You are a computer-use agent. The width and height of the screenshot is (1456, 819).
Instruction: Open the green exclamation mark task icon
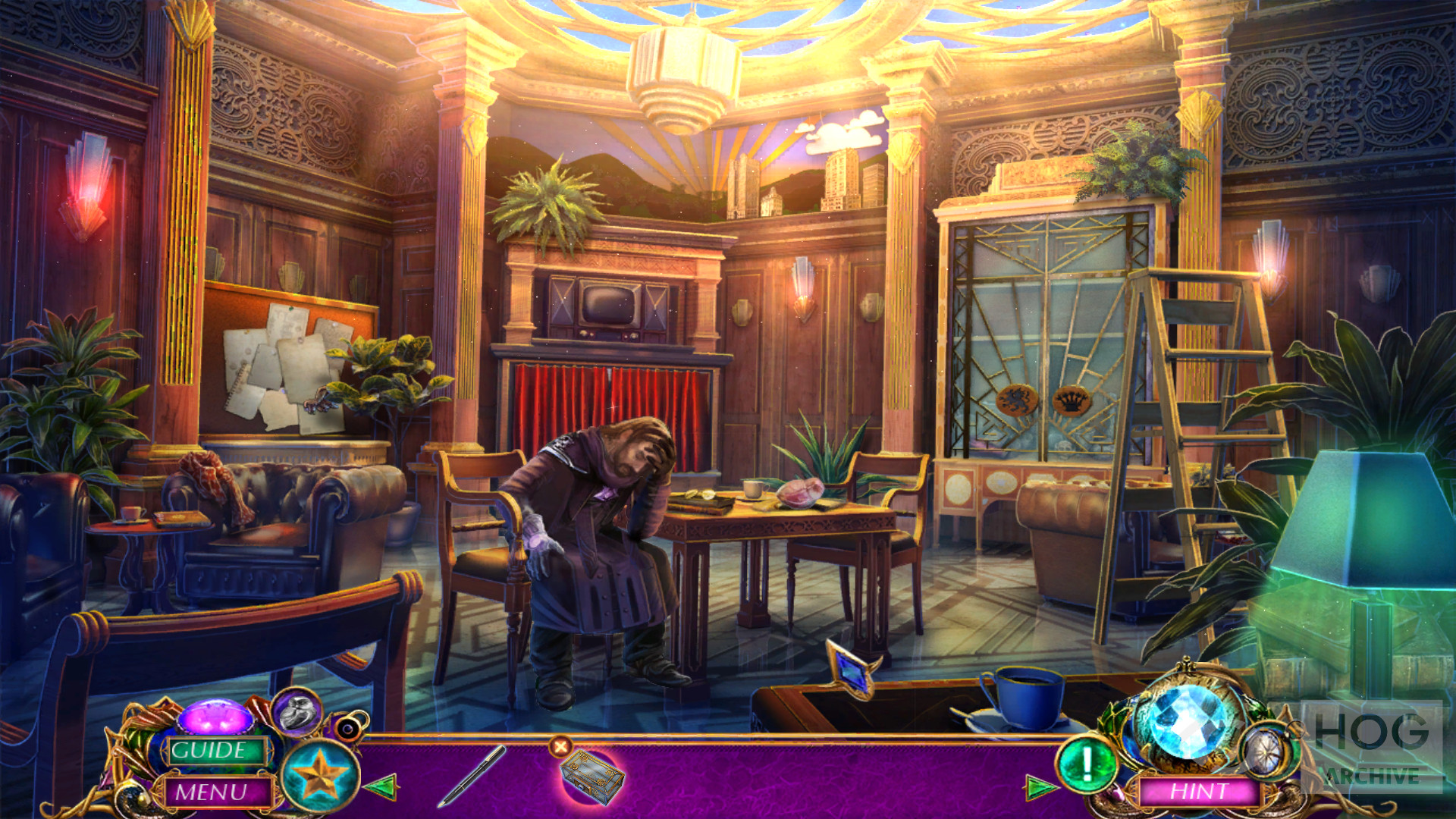point(1086,764)
